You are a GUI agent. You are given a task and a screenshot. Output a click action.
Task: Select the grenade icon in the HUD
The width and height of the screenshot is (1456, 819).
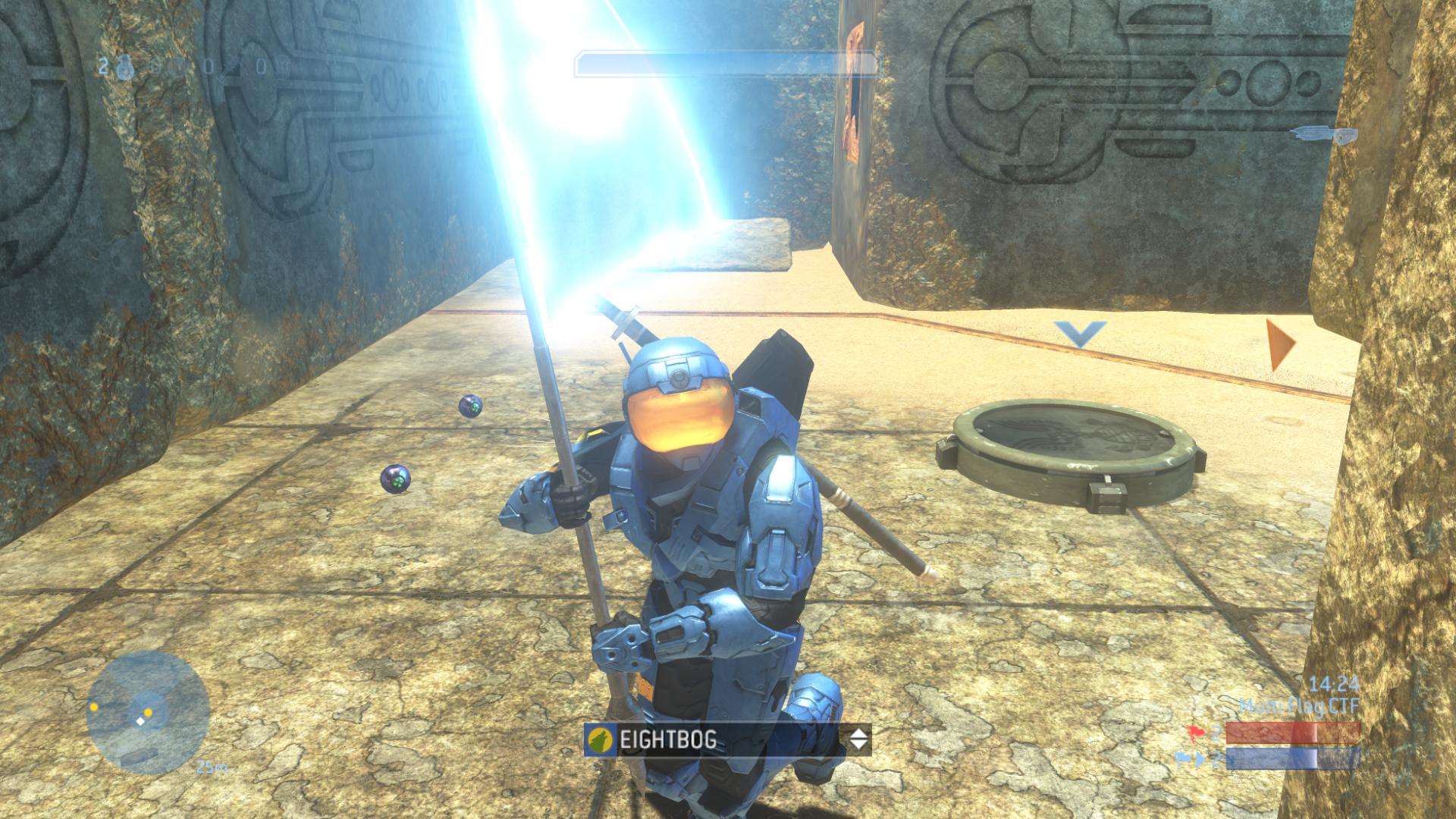tap(124, 67)
